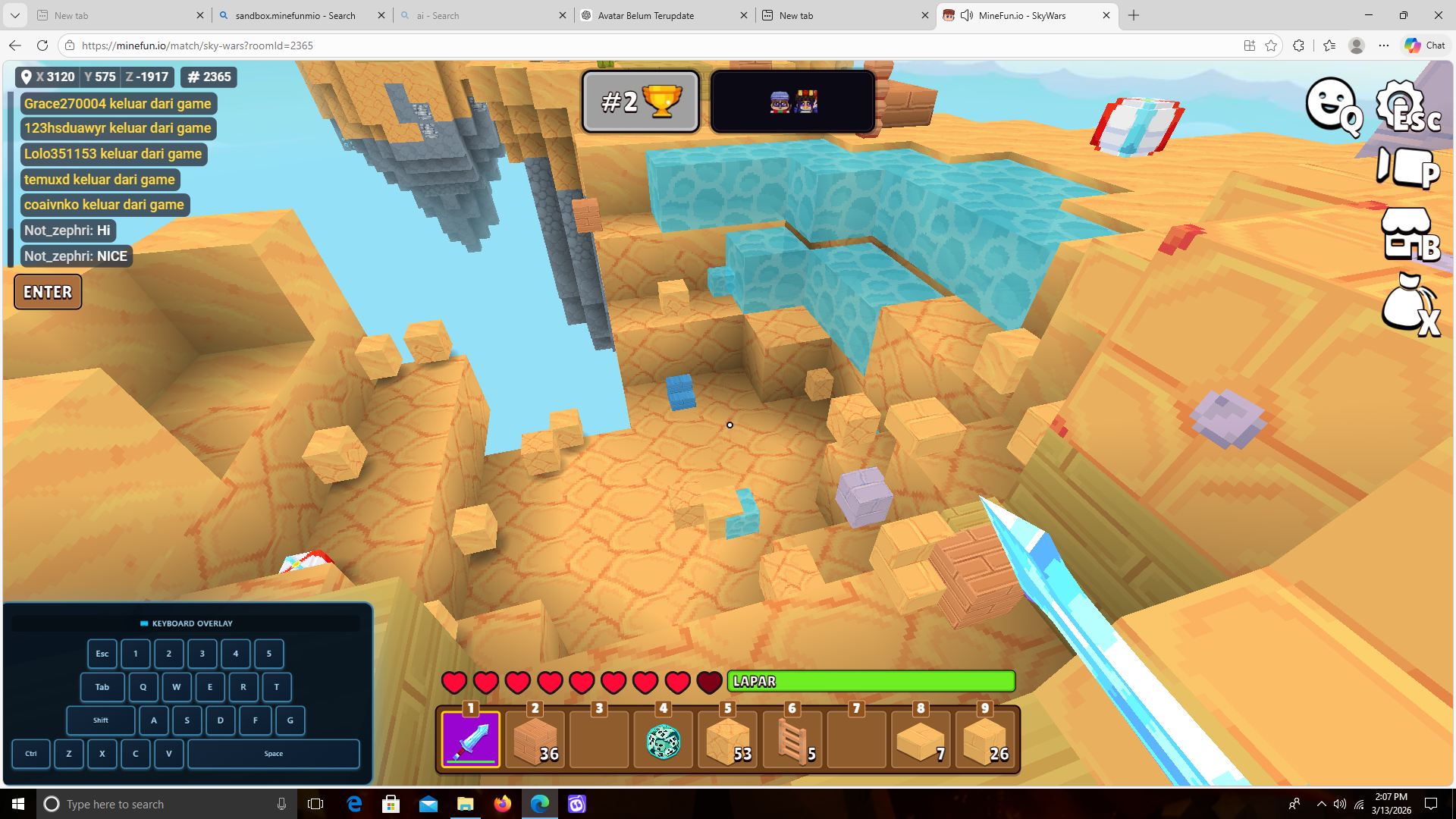
Task: Open settings via the gear icon
Action: pyautogui.click(x=1407, y=105)
